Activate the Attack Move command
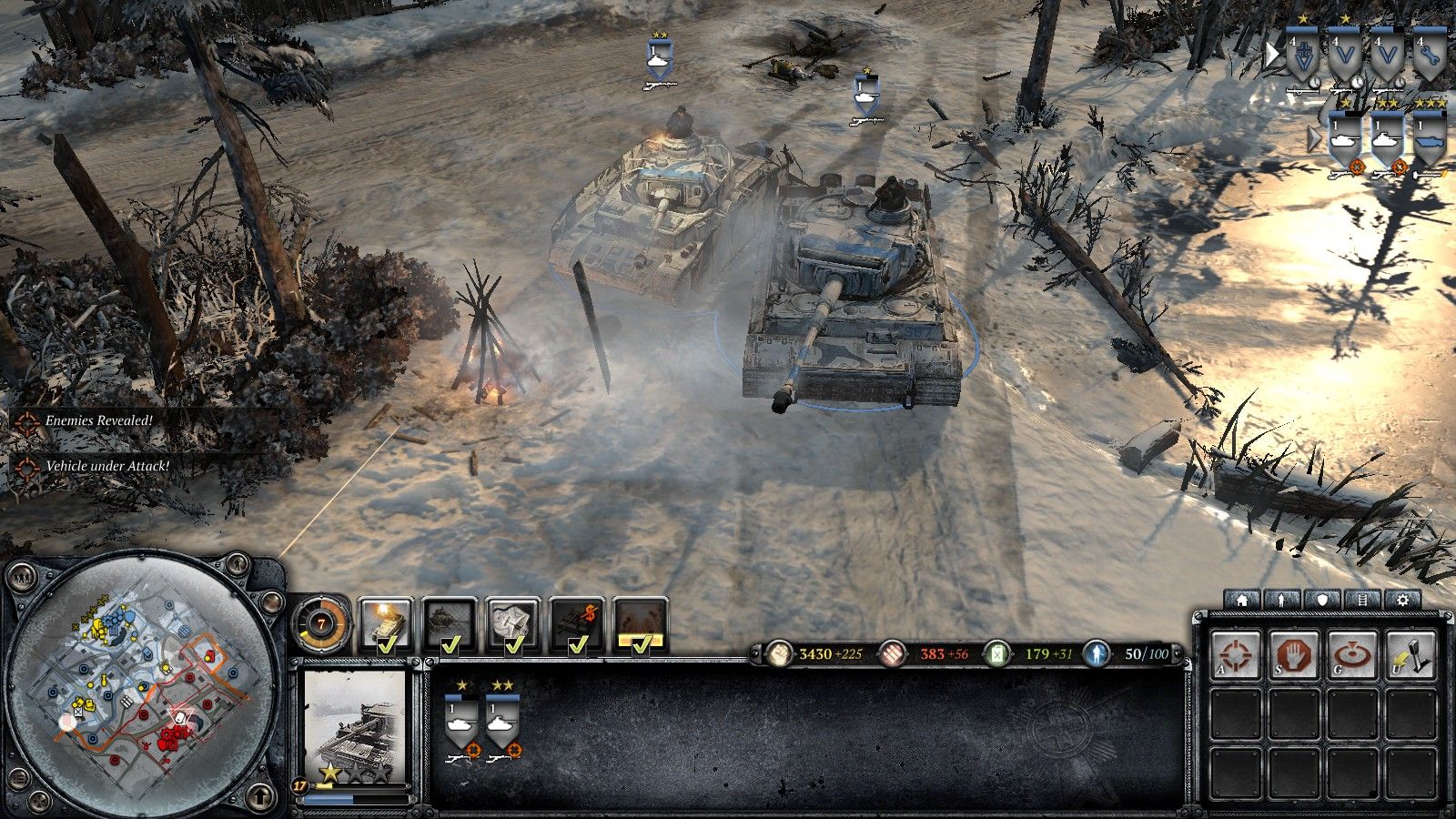This screenshot has width=1456, height=819. 1237,653
